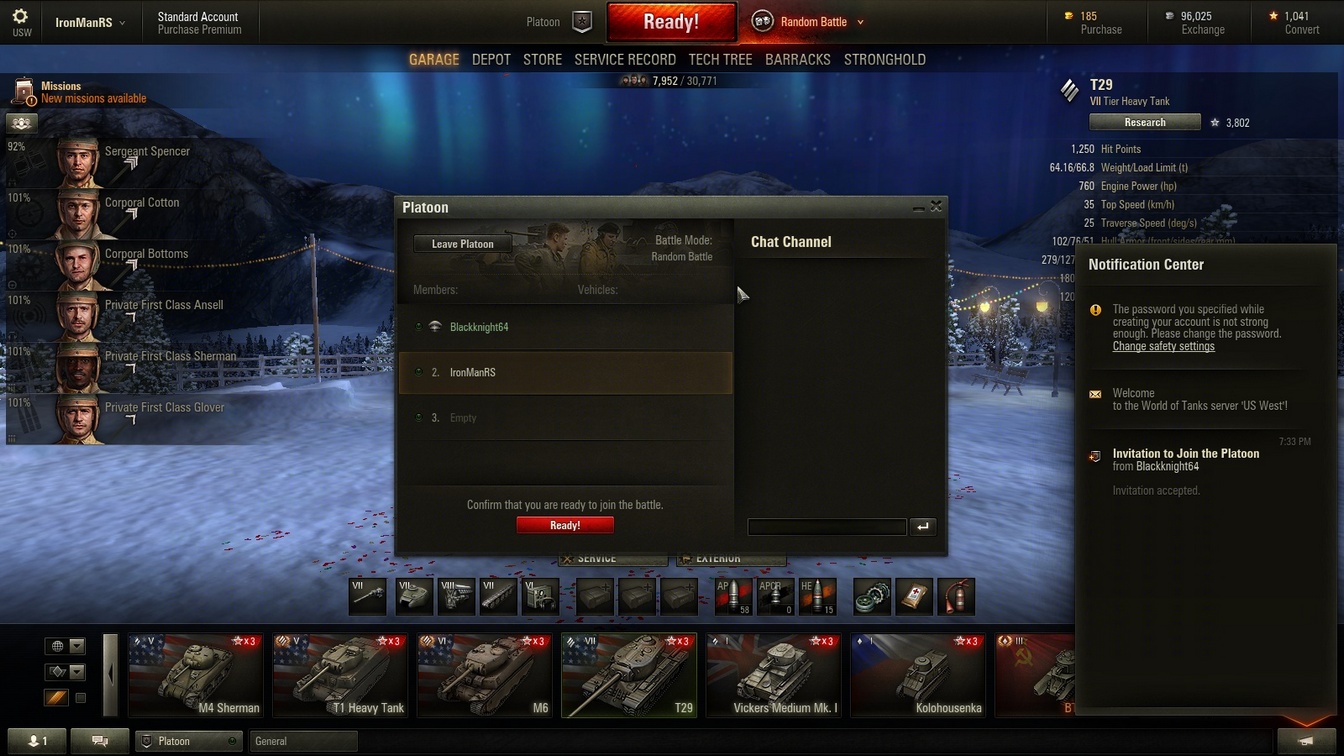Leave Platoon via the platoon window button
The width and height of the screenshot is (1344, 756).
coord(462,244)
